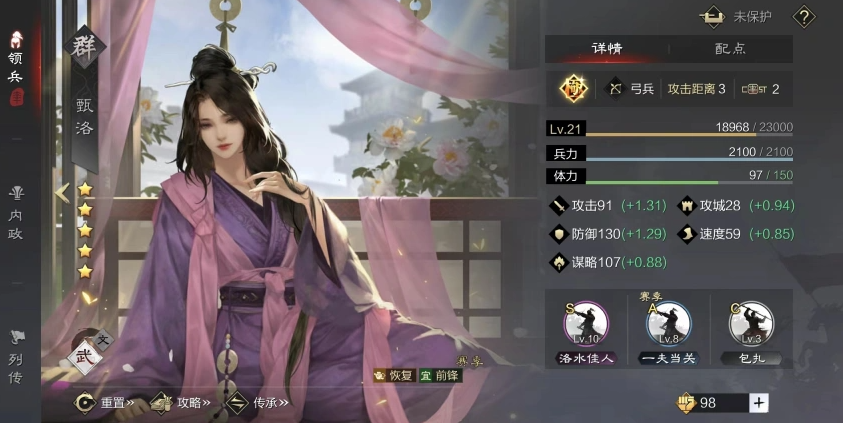Screen dimensions: 843x423
Task: Add more stamina with the plus button
Action: click(759, 403)
